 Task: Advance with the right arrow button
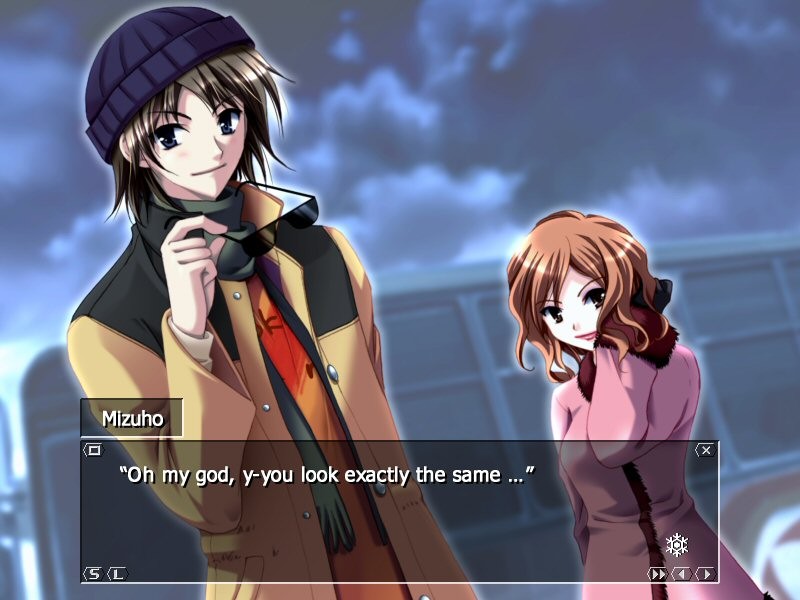(x=705, y=573)
